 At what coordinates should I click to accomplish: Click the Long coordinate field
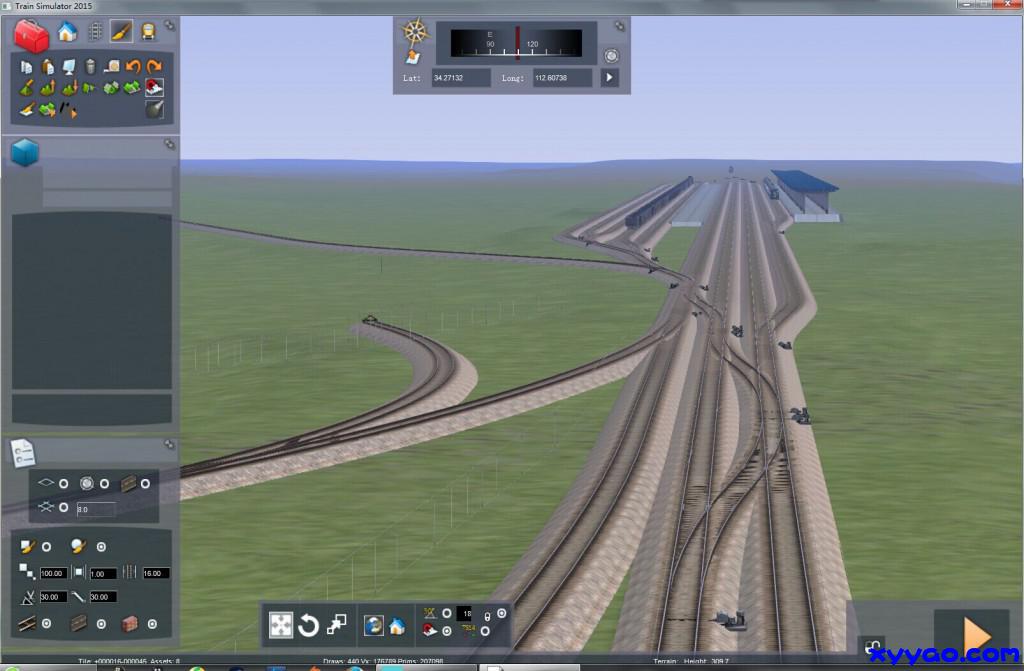pos(562,77)
